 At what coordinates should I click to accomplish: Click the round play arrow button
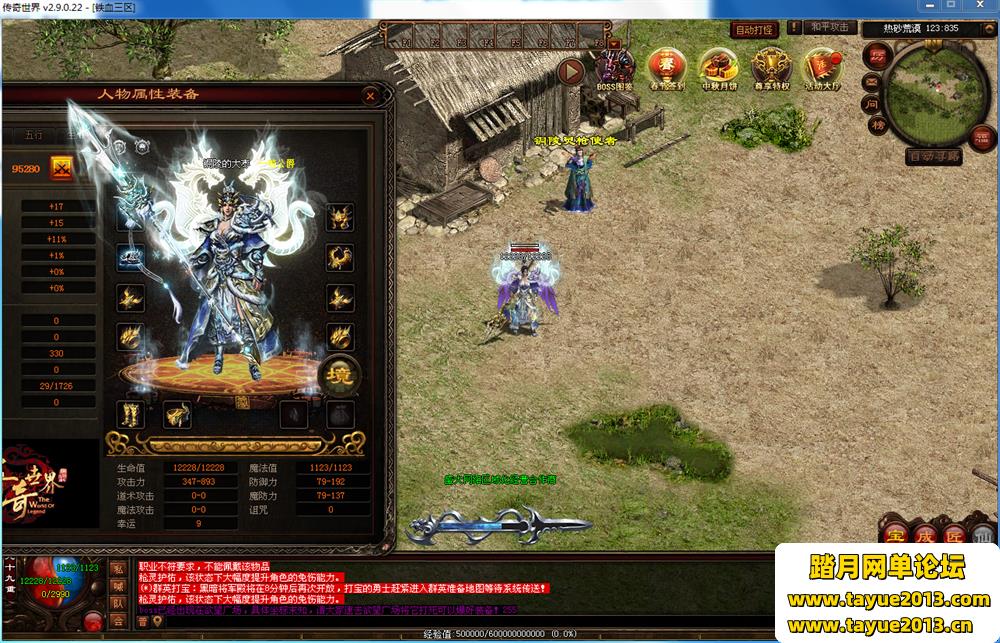571,71
